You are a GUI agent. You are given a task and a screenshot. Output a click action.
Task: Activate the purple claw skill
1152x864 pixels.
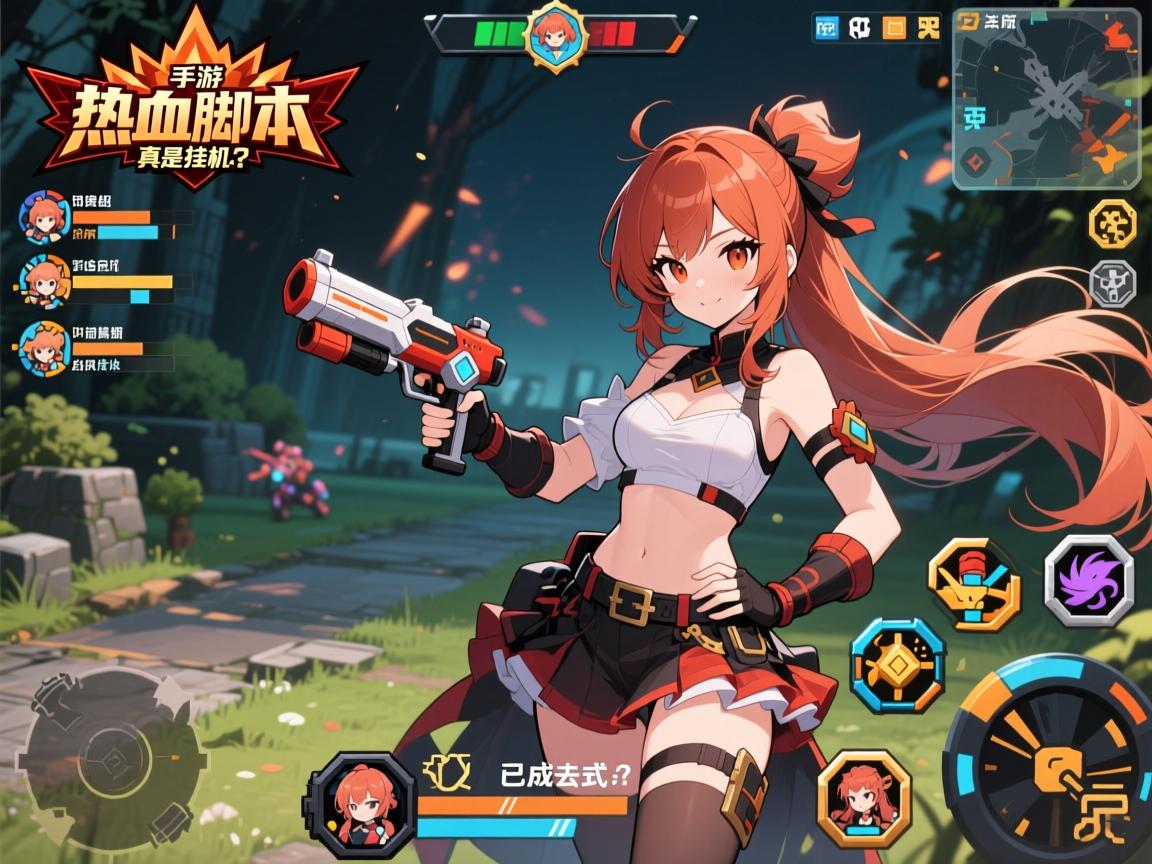[1089, 580]
